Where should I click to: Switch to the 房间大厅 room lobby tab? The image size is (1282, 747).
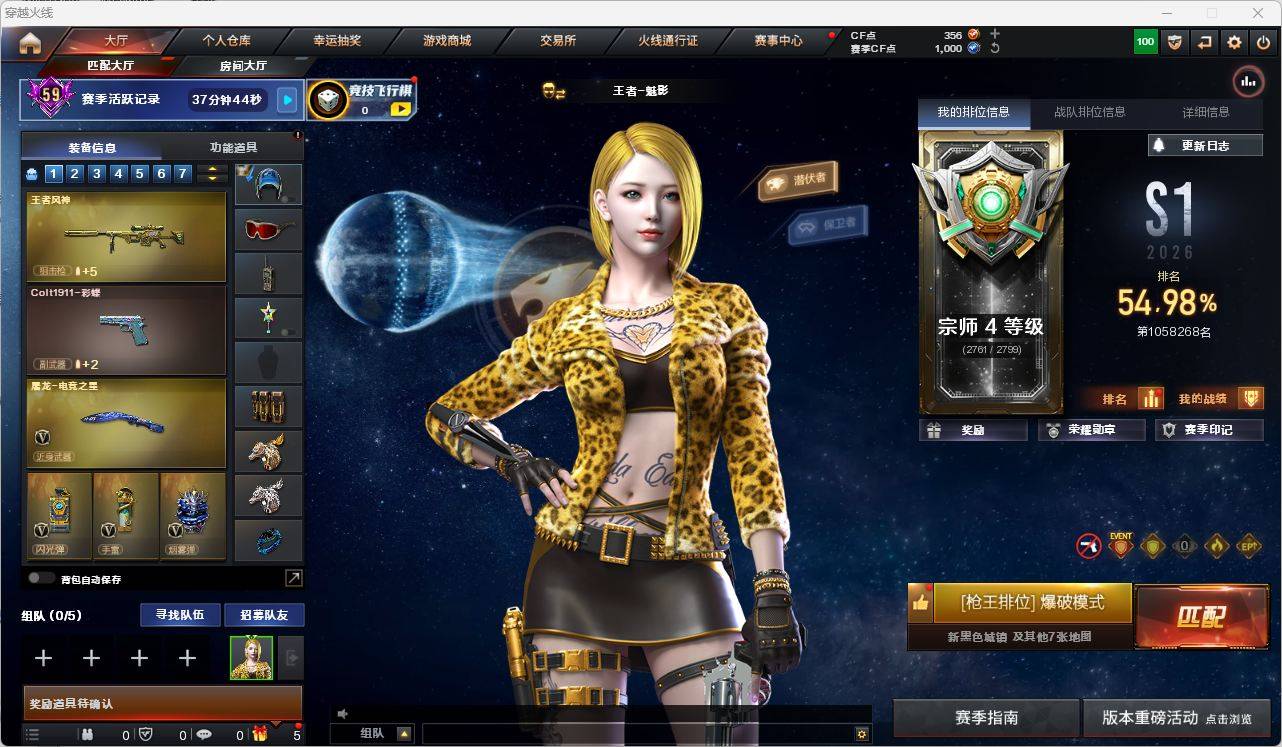(243, 66)
